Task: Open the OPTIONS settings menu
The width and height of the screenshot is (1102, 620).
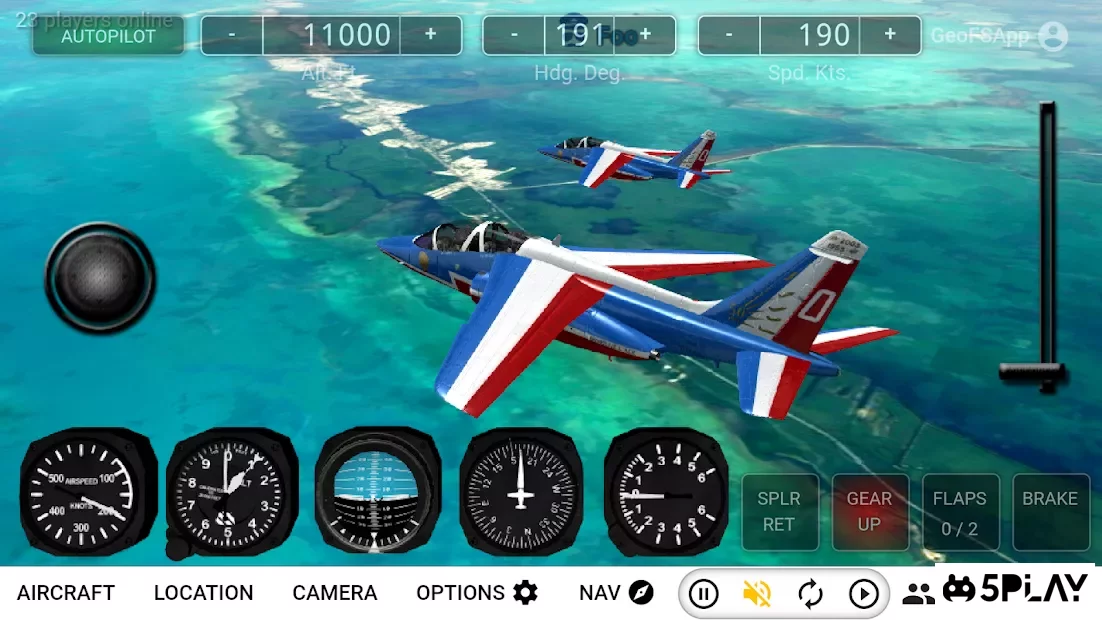Action: pyautogui.click(x=477, y=593)
